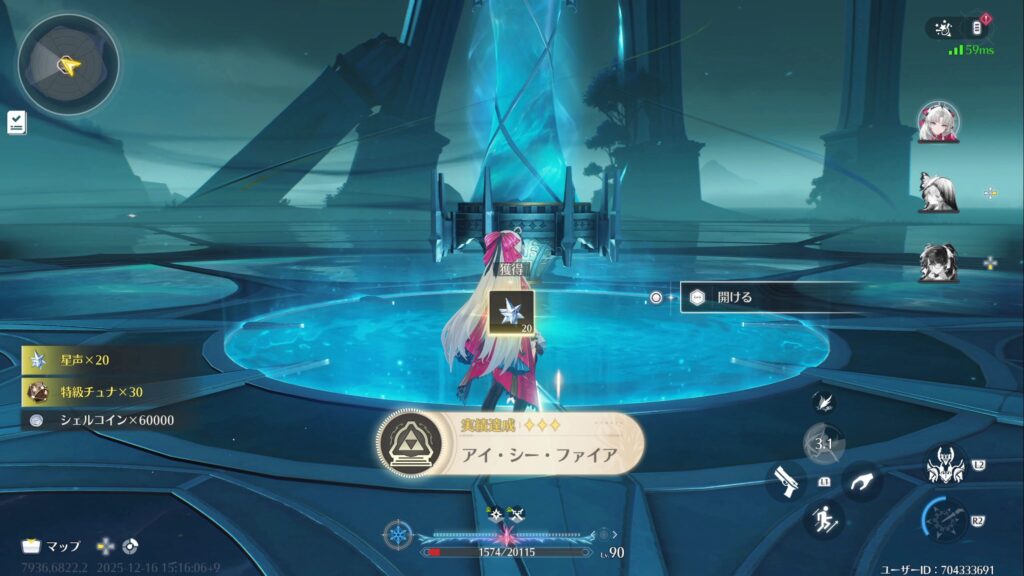
Task: Open the battery alert icon
Action: pos(979,28)
